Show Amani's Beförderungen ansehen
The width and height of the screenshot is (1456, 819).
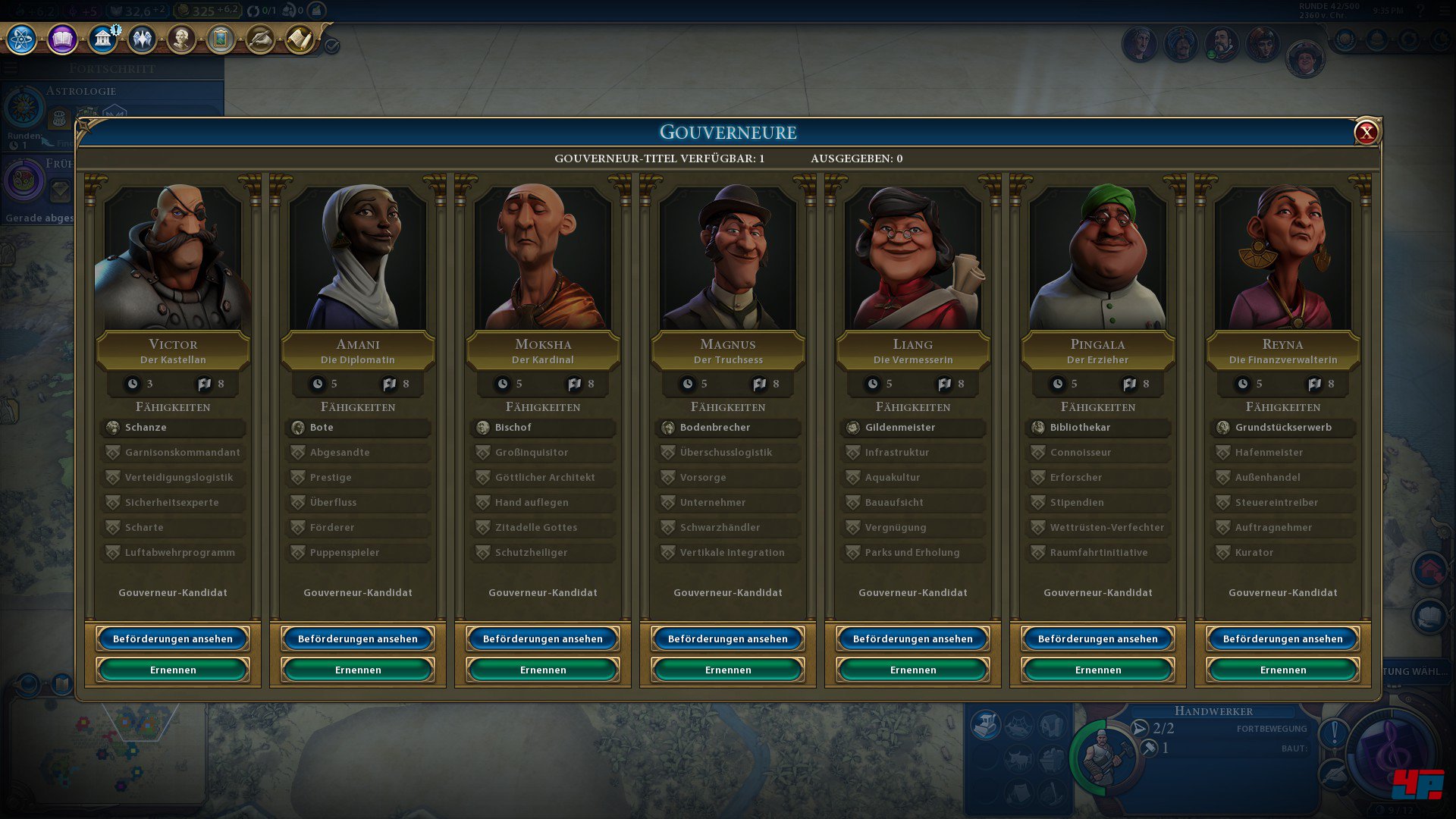pos(358,639)
